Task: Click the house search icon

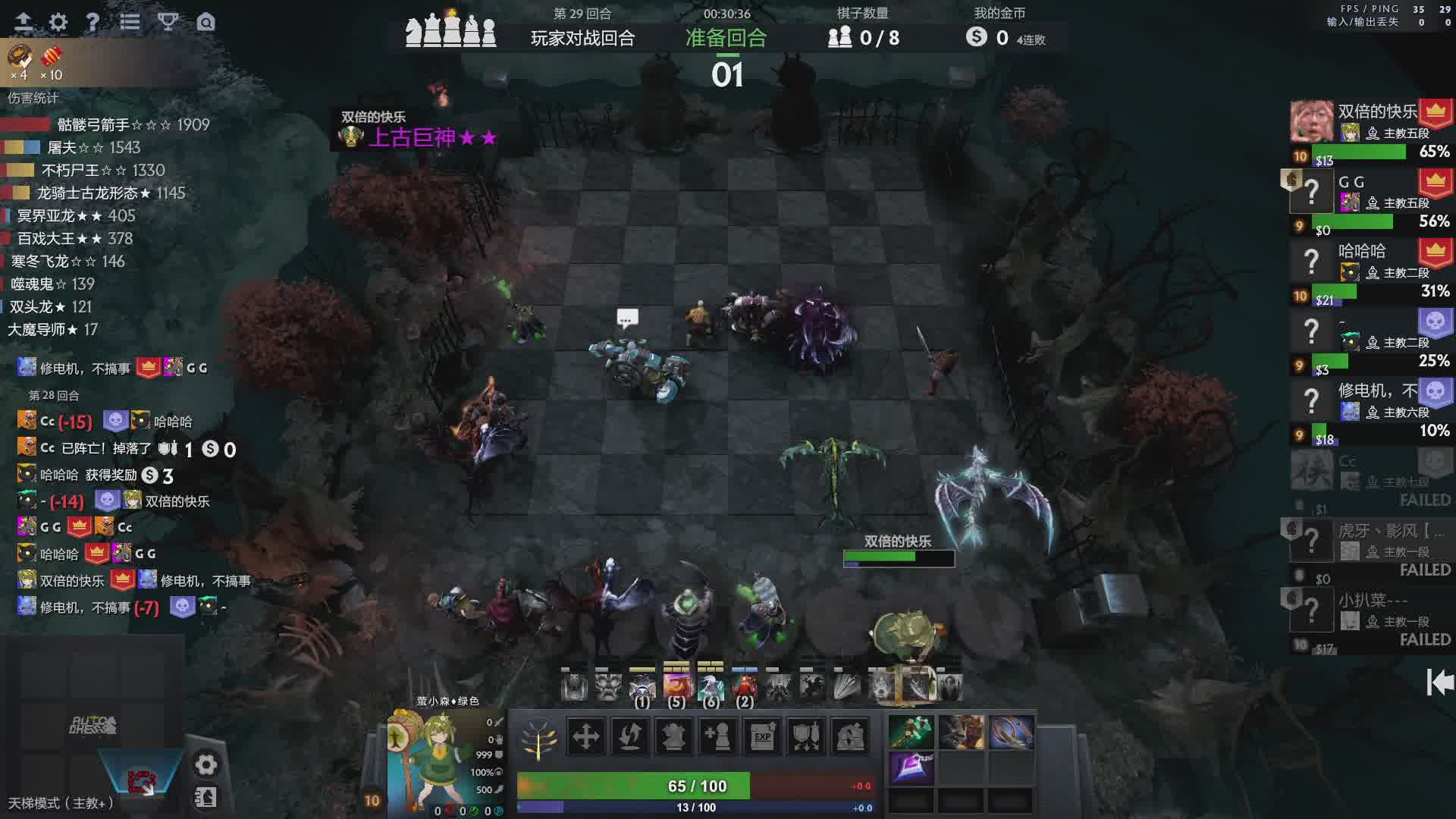Action: [206, 22]
